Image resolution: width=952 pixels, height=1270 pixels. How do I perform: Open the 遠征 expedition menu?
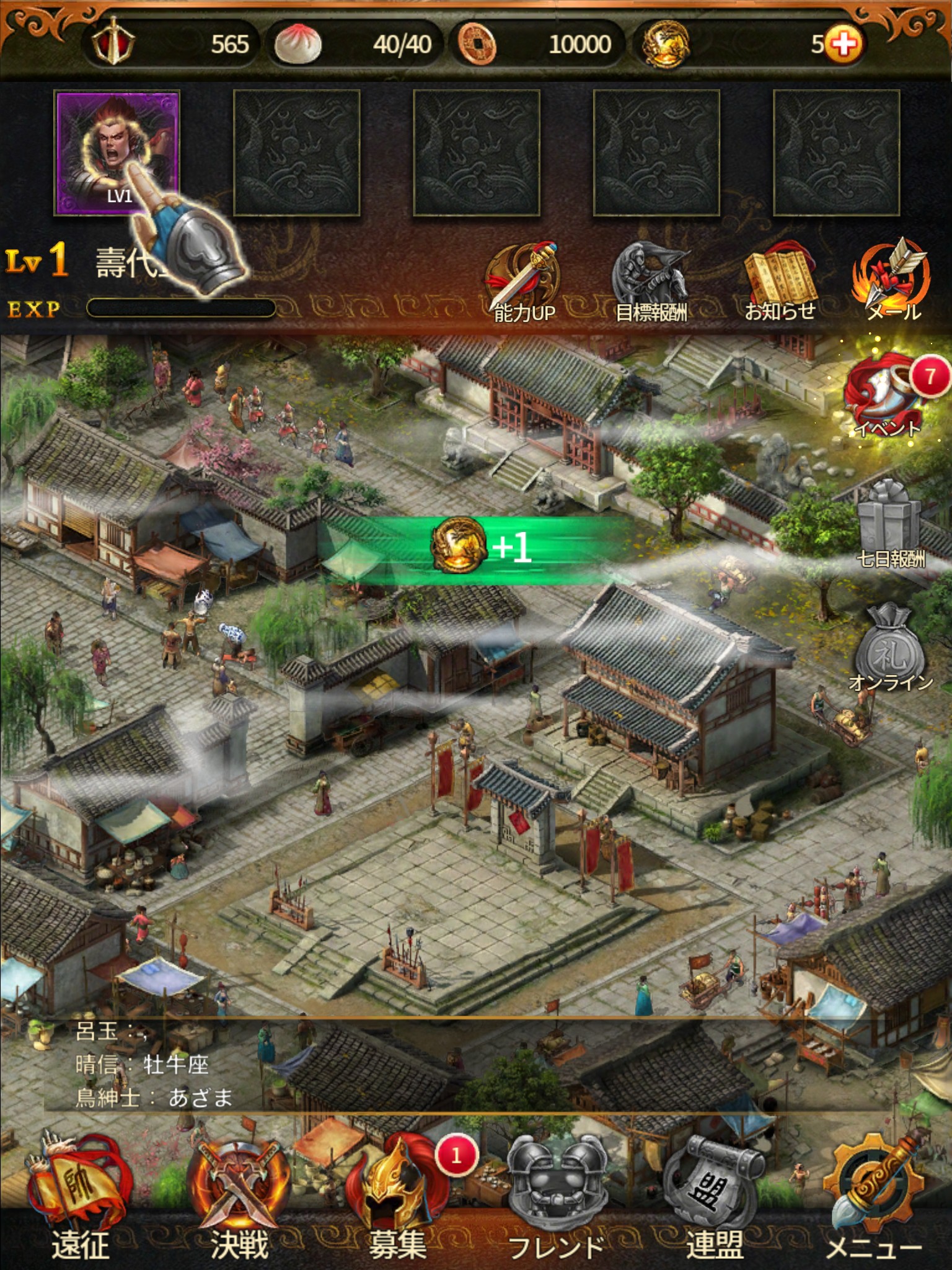pos(79,1197)
